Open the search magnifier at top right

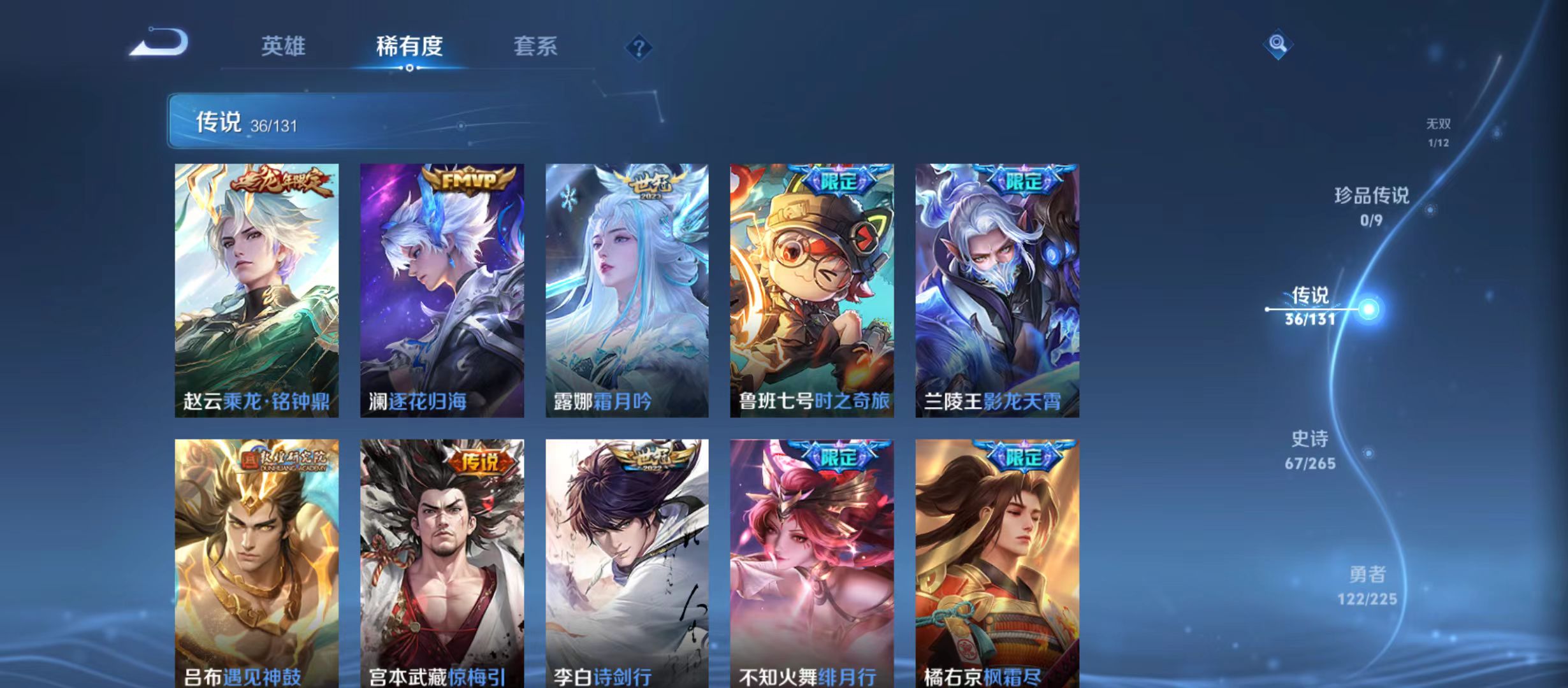click(x=1277, y=44)
